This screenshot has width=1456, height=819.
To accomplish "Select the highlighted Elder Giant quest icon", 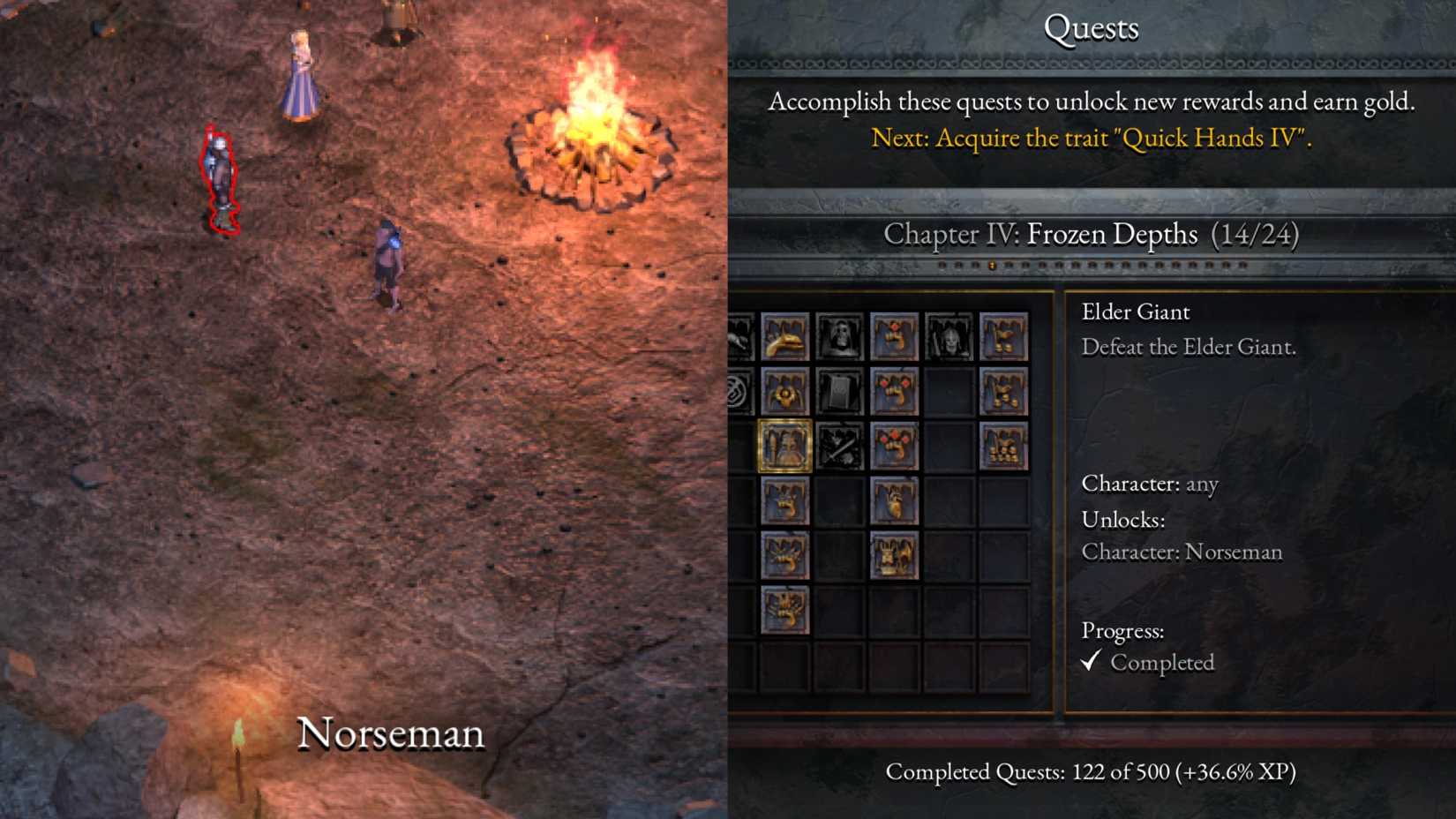I will coord(784,448).
